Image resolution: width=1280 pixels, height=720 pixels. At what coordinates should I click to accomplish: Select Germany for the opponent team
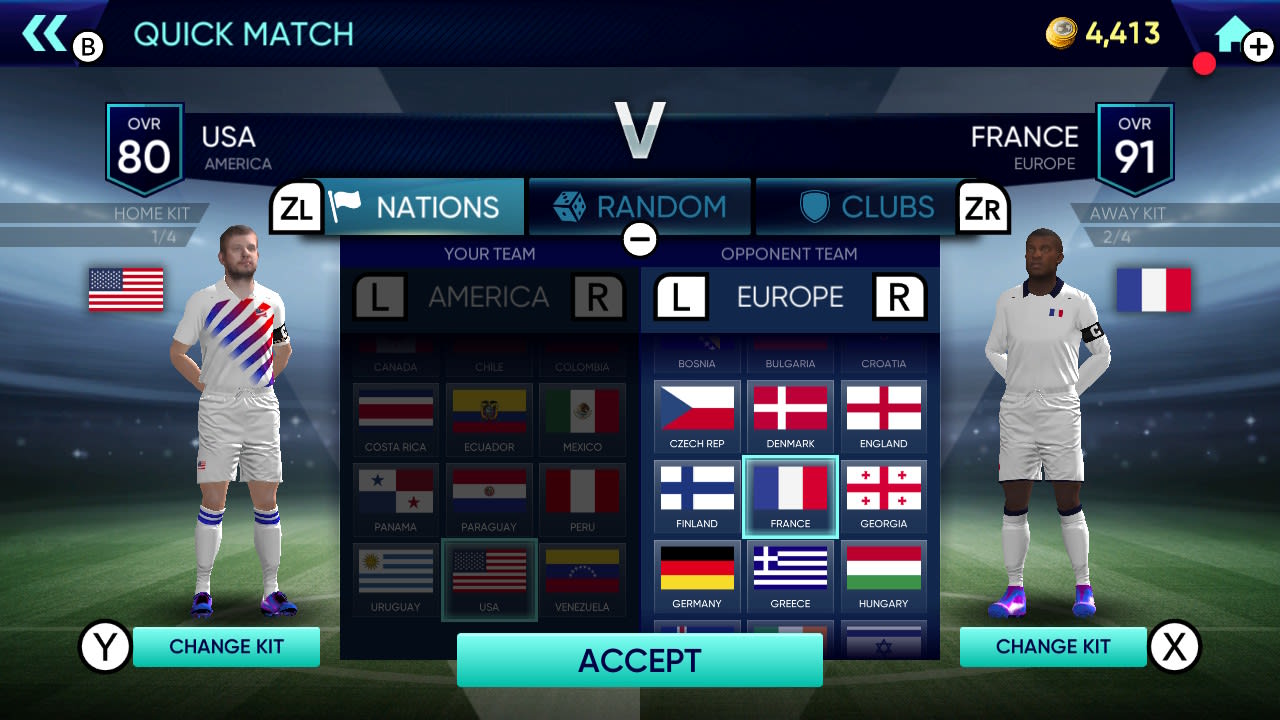[x=696, y=577]
